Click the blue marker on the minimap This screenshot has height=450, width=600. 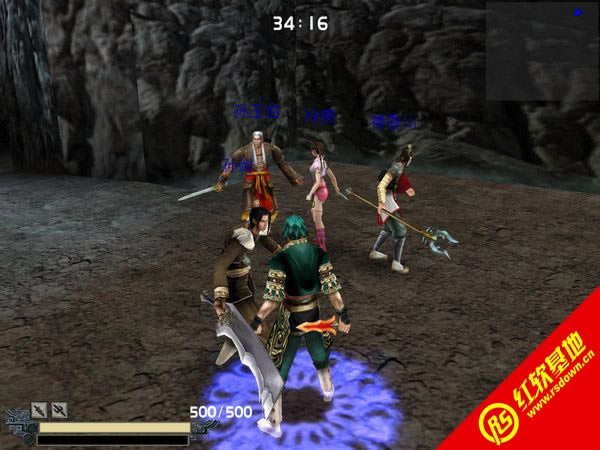click(577, 13)
